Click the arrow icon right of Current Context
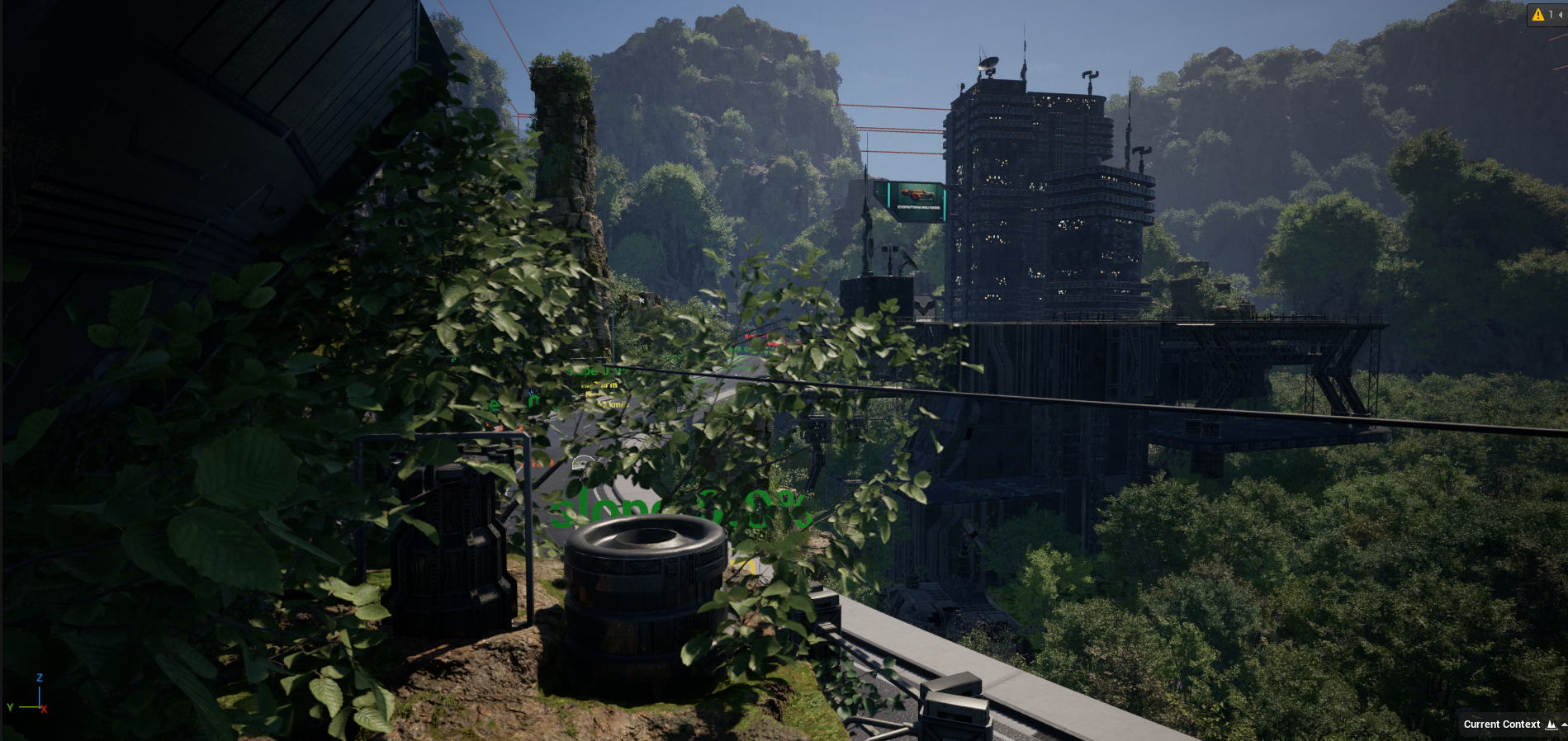The height and width of the screenshot is (741, 1568). (x=1562, y=724)
